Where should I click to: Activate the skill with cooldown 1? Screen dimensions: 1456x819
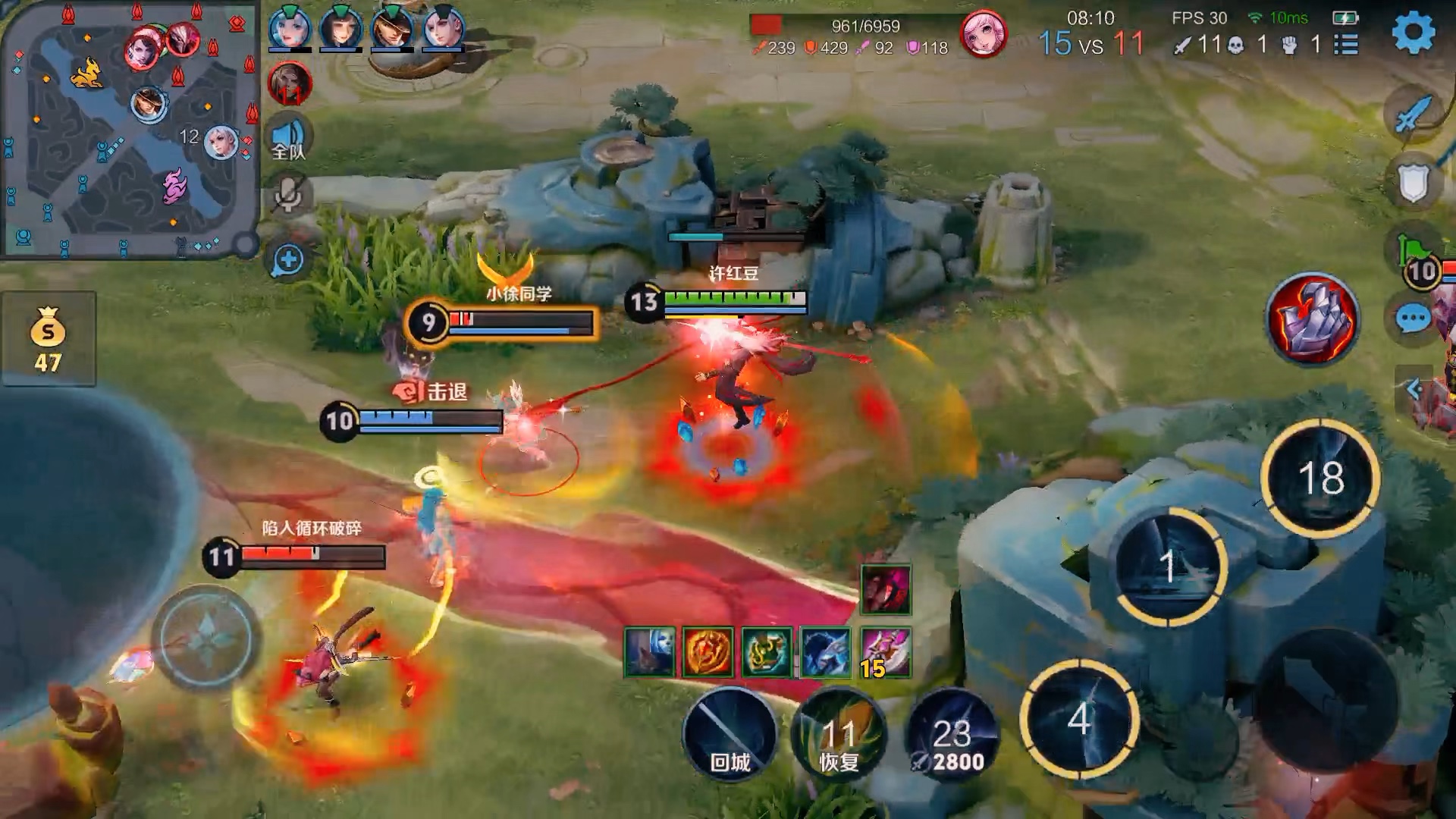coord(1169,566)
